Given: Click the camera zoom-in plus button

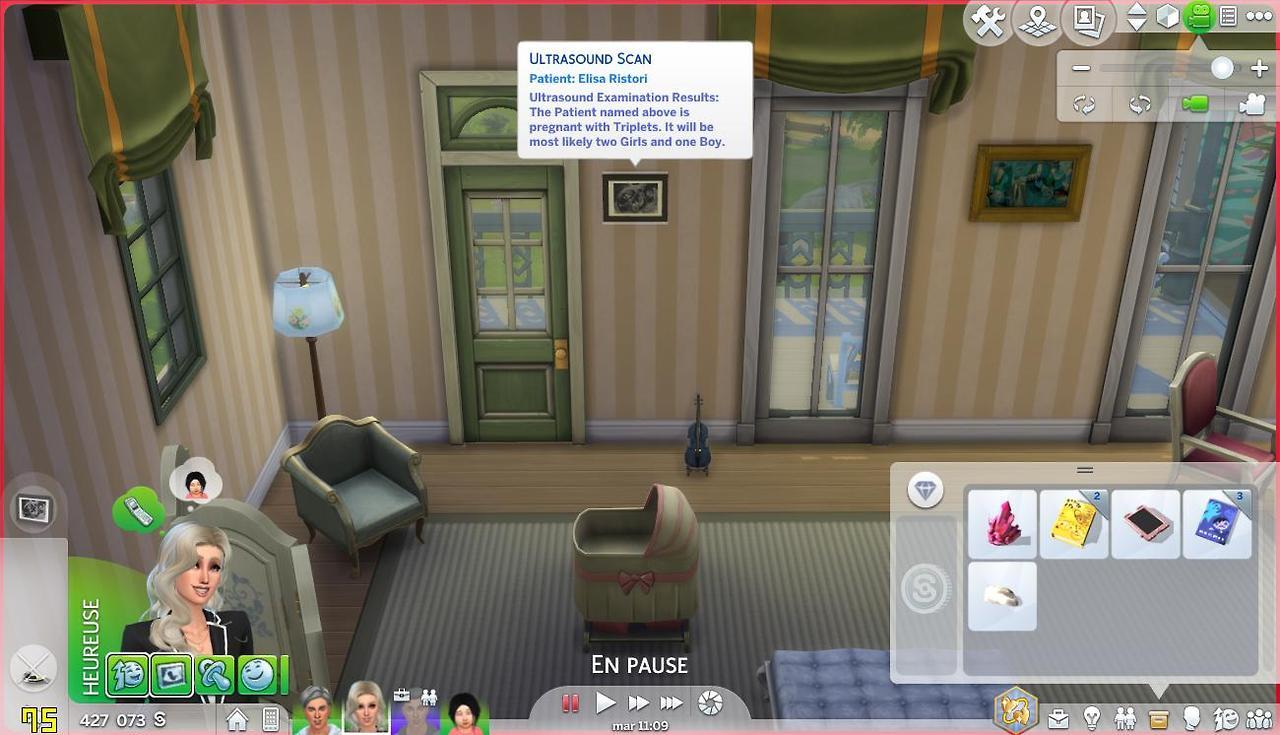Looking at the screenshot, I should tap(1259, 69).
